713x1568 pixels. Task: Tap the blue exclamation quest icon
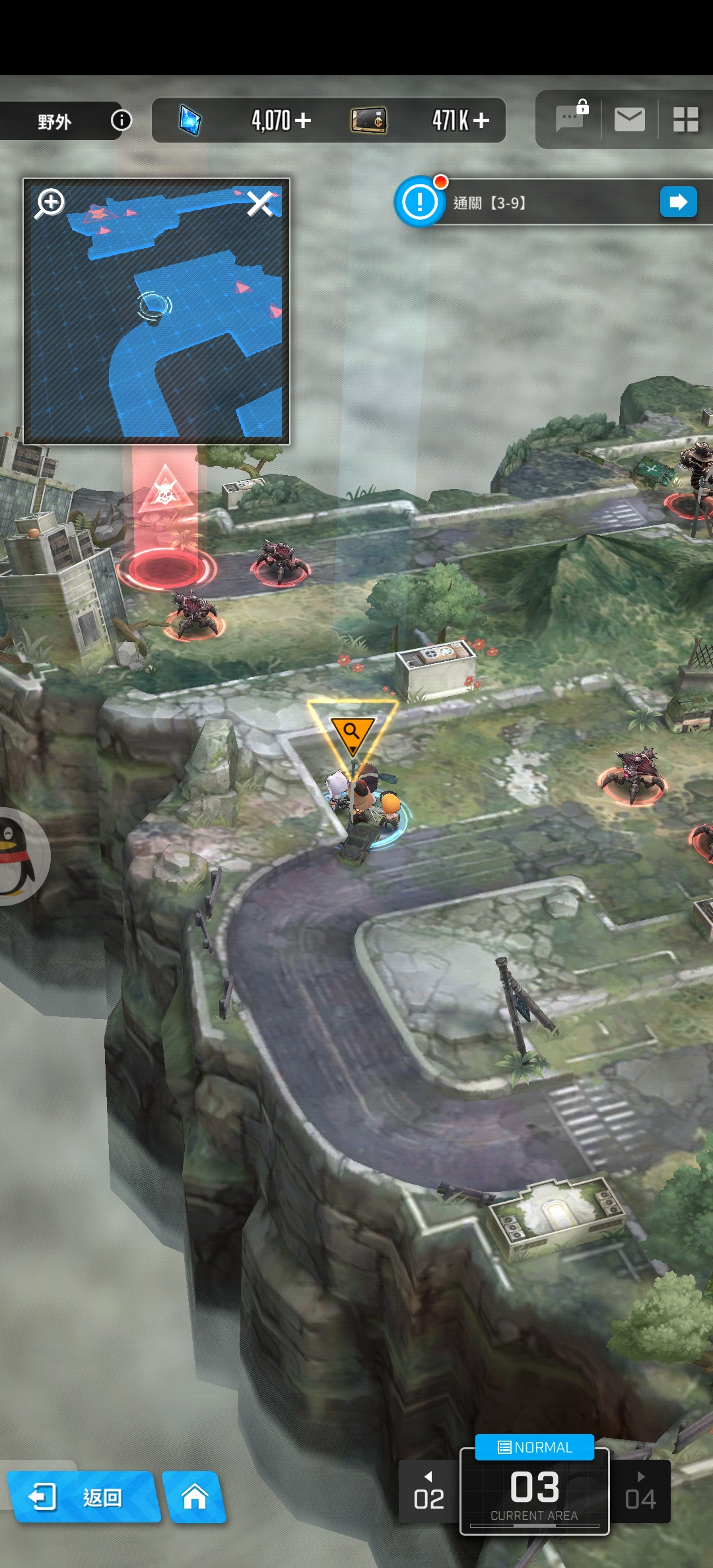point(419,202)
